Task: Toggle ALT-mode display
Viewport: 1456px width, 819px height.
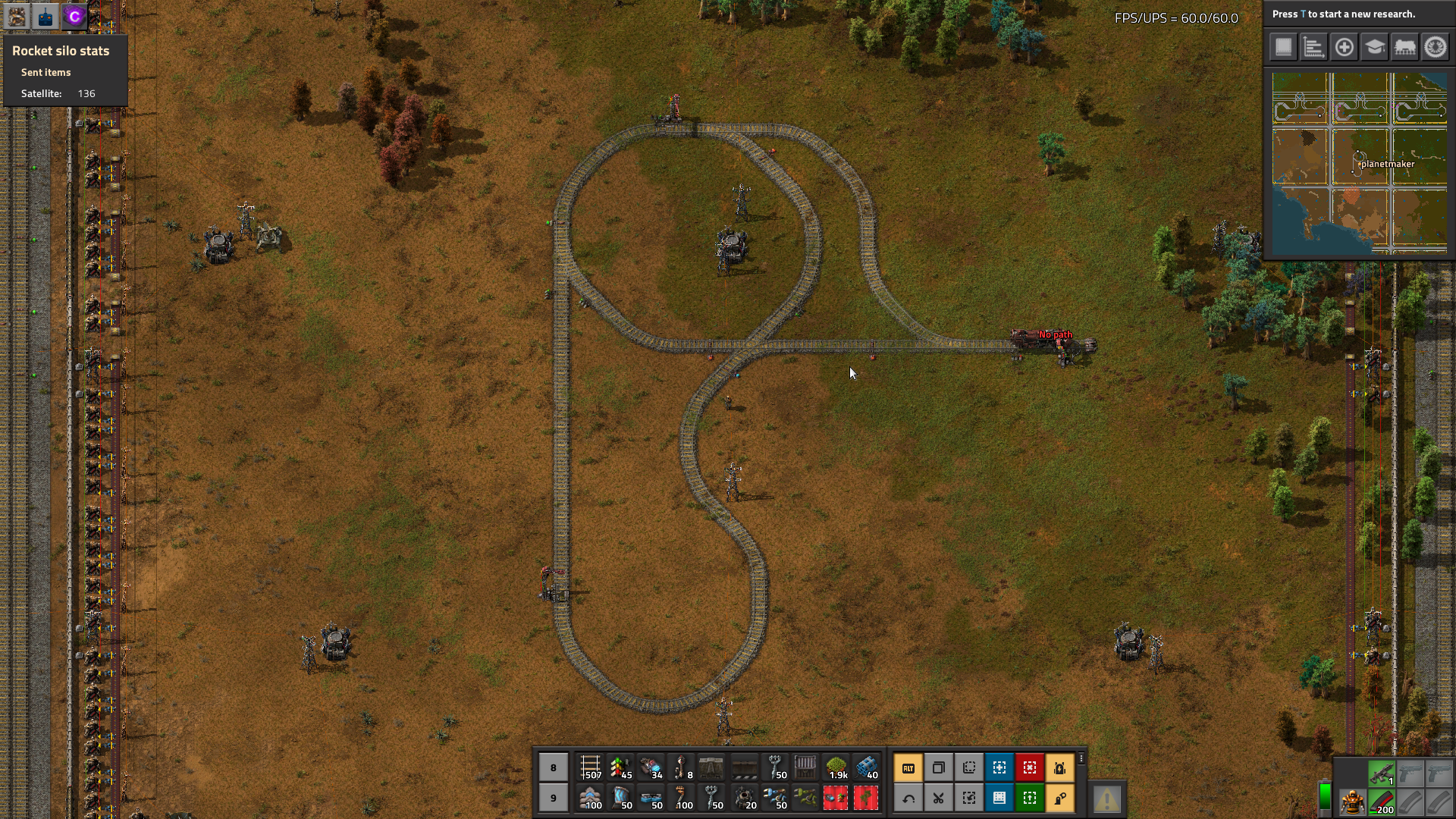Action: point(908,767)
